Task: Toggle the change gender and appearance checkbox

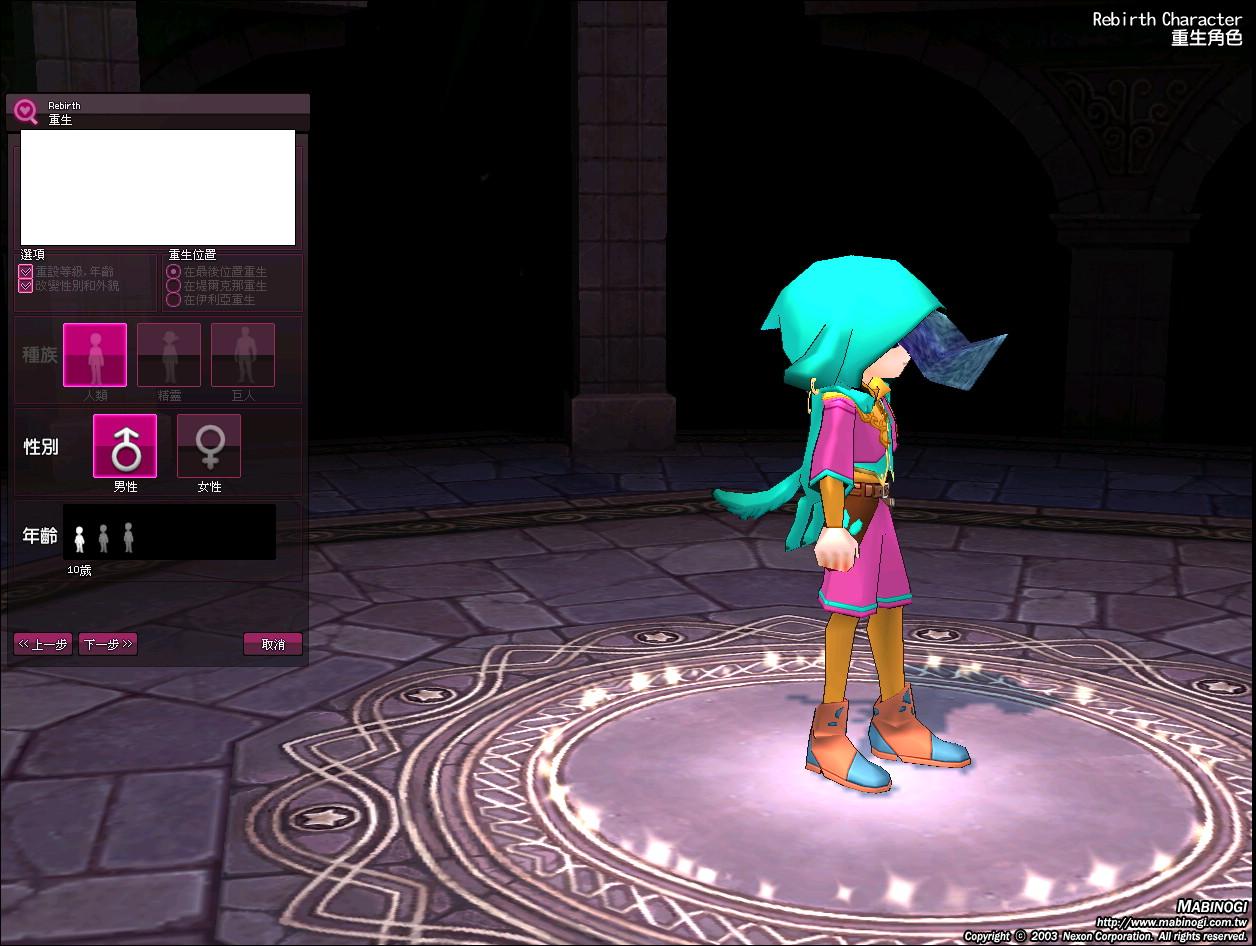Action: [26, 286]
